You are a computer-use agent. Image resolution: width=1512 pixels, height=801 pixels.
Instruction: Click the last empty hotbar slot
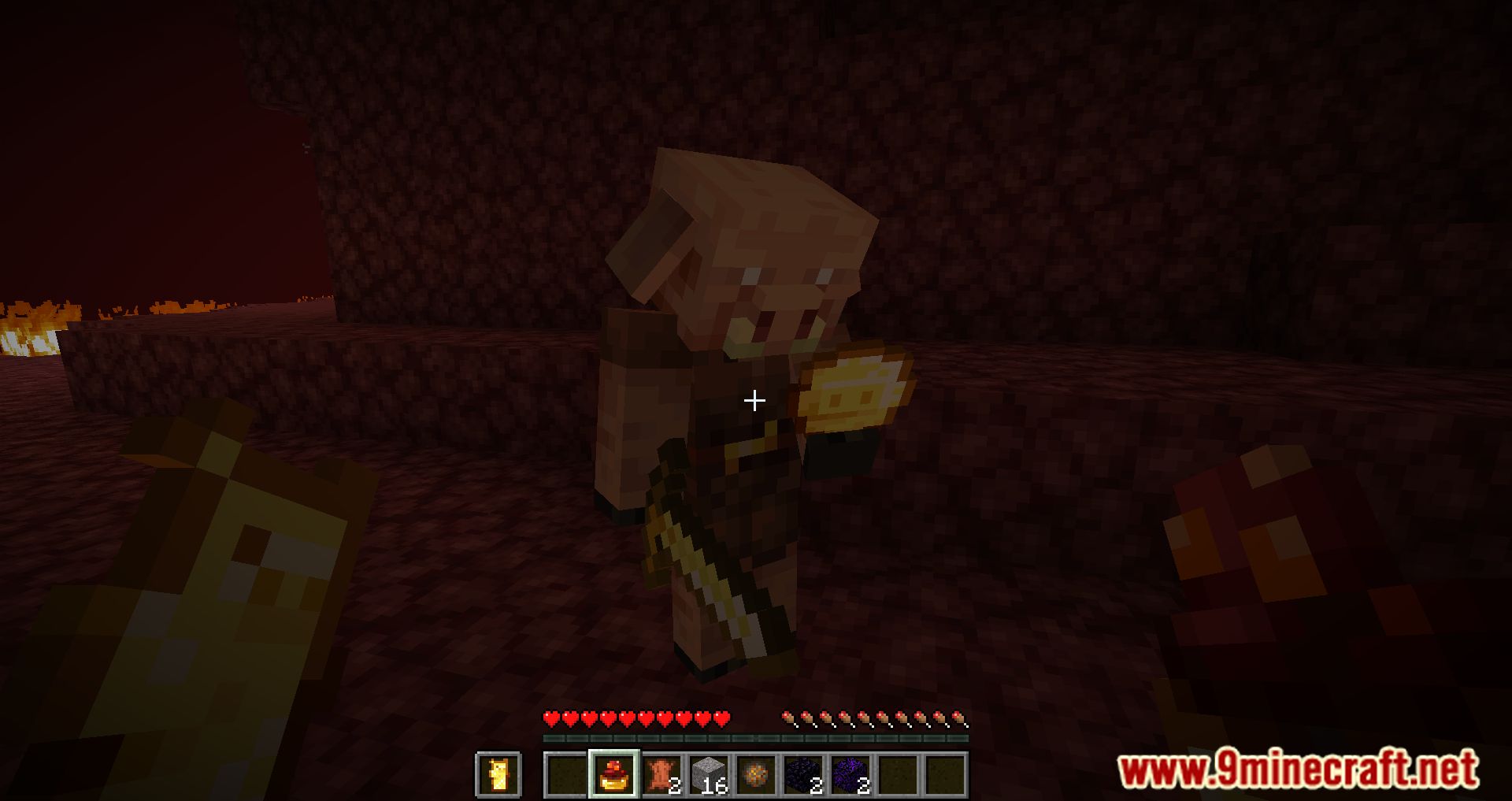[x=947, y=775]
